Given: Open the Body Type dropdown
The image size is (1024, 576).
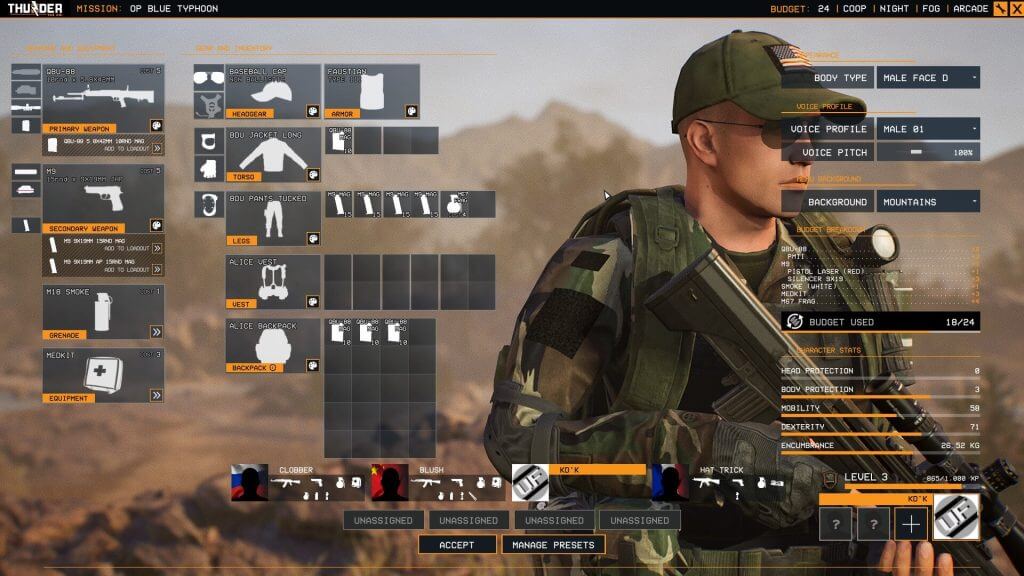Looking at the screenshot, I should tap(927, 77).
